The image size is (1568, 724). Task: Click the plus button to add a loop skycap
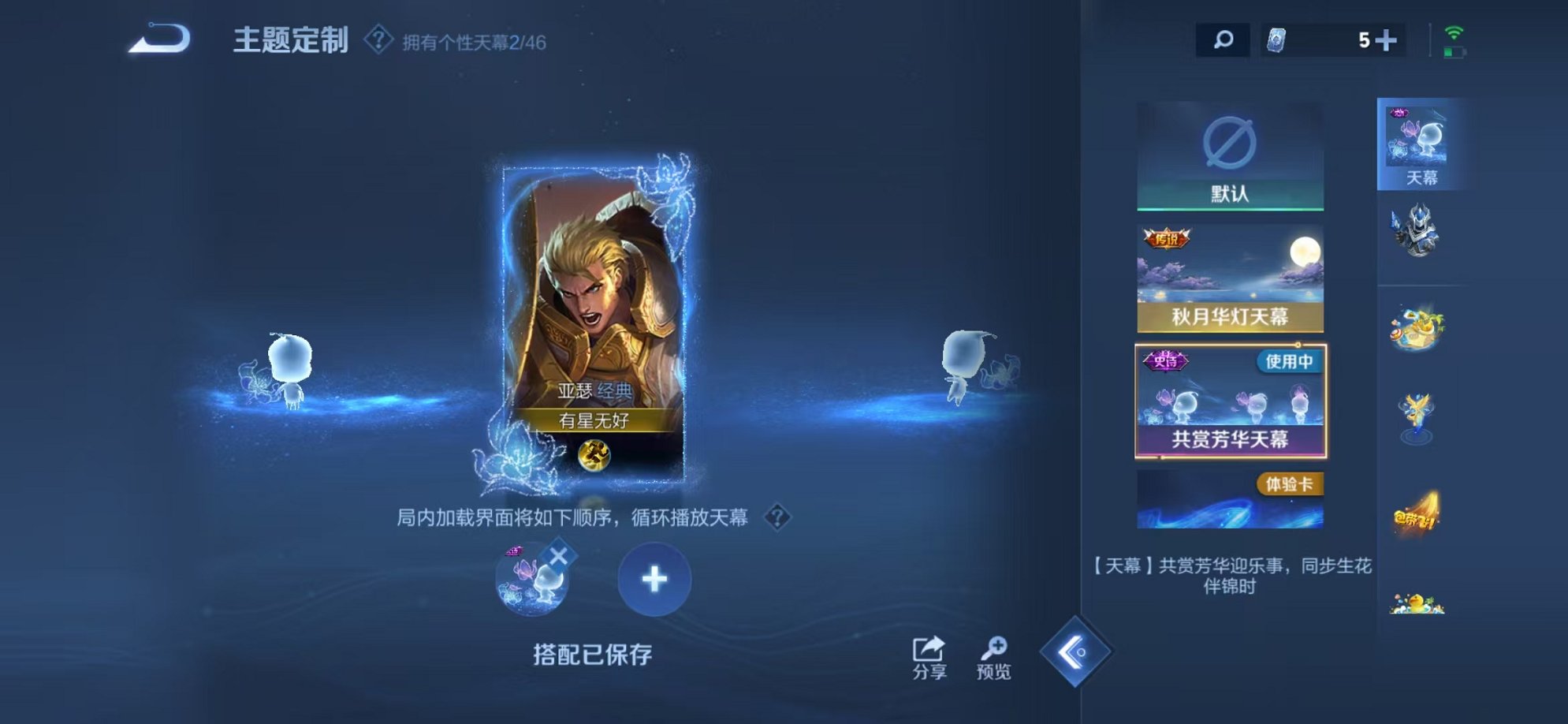point(653,580)
